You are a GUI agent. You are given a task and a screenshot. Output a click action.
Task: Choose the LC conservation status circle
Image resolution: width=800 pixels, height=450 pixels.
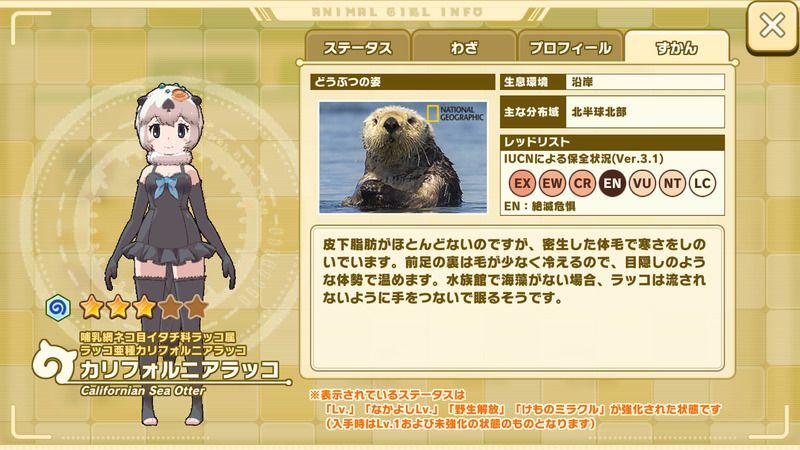tap(704, 183)
